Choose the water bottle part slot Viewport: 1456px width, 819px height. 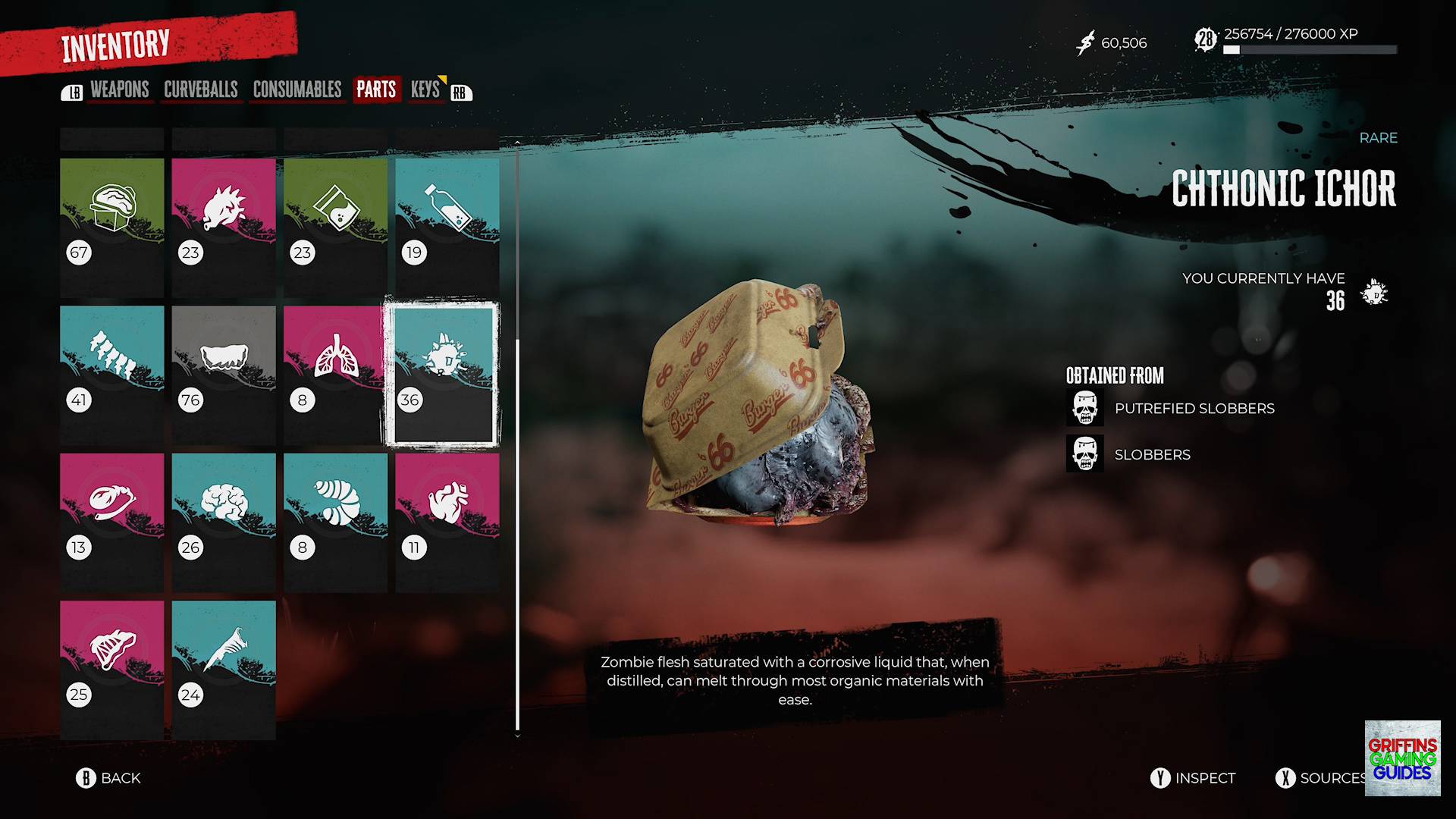(447, 226)
